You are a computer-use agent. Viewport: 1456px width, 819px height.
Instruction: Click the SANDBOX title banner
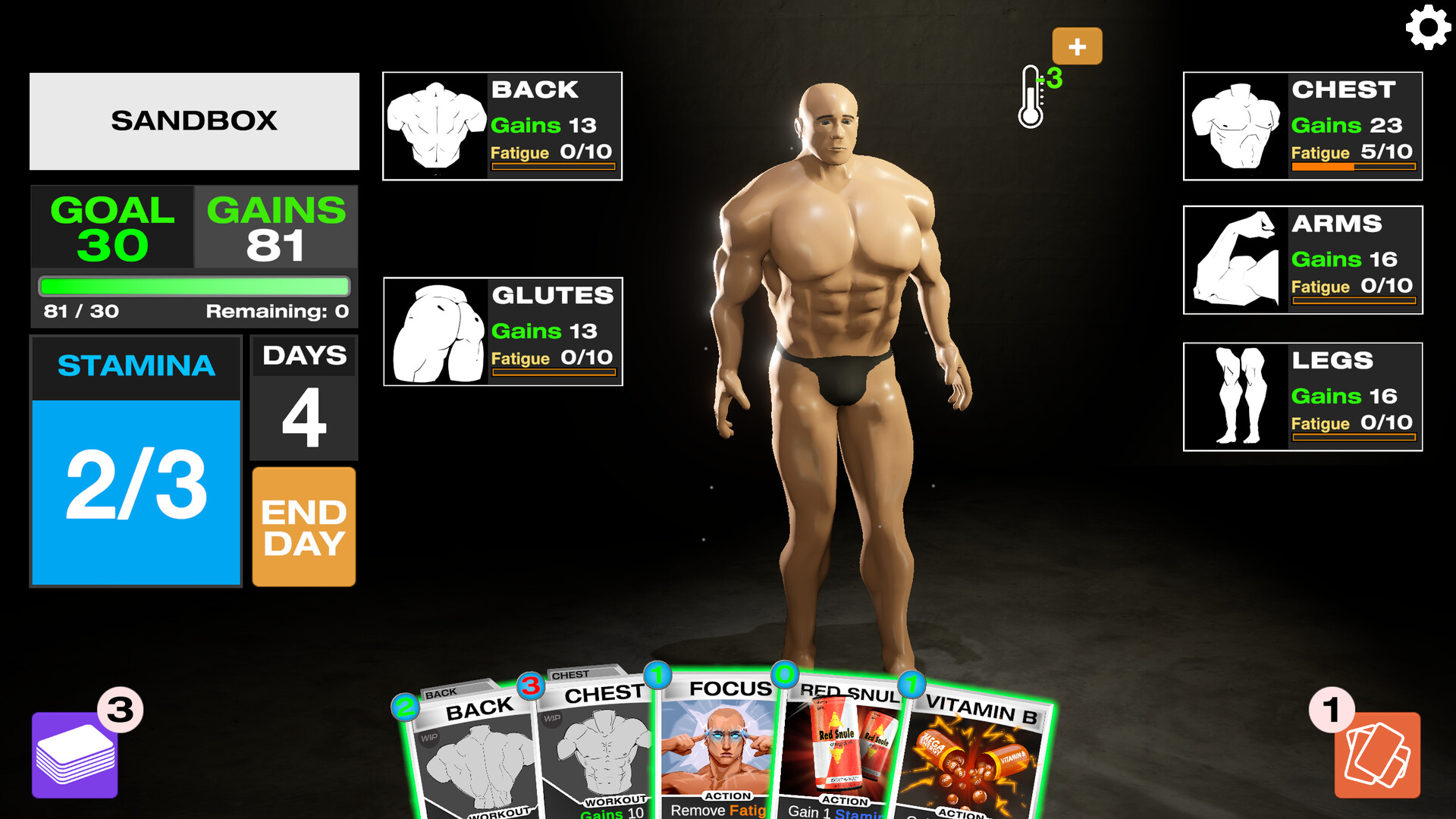pyautogui.click(x=194, y=121)
